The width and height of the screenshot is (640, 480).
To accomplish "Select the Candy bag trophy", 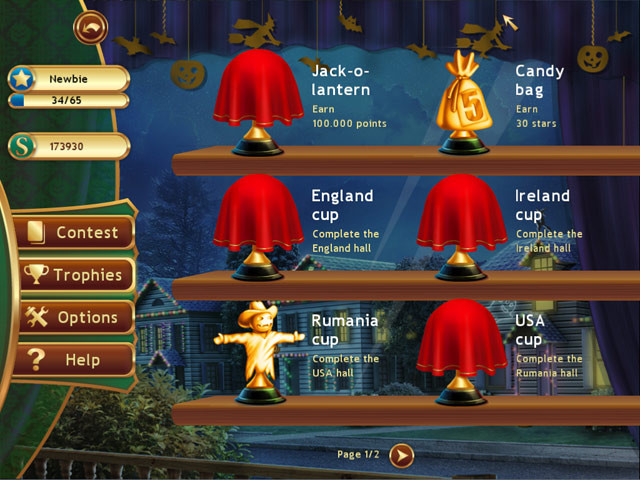I will point(465,100).
